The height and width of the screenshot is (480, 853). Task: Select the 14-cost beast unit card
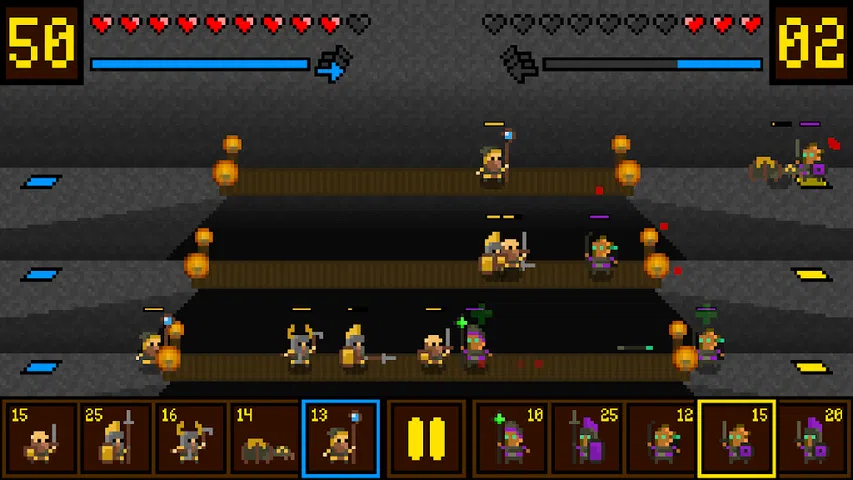(x=265, y=438)
